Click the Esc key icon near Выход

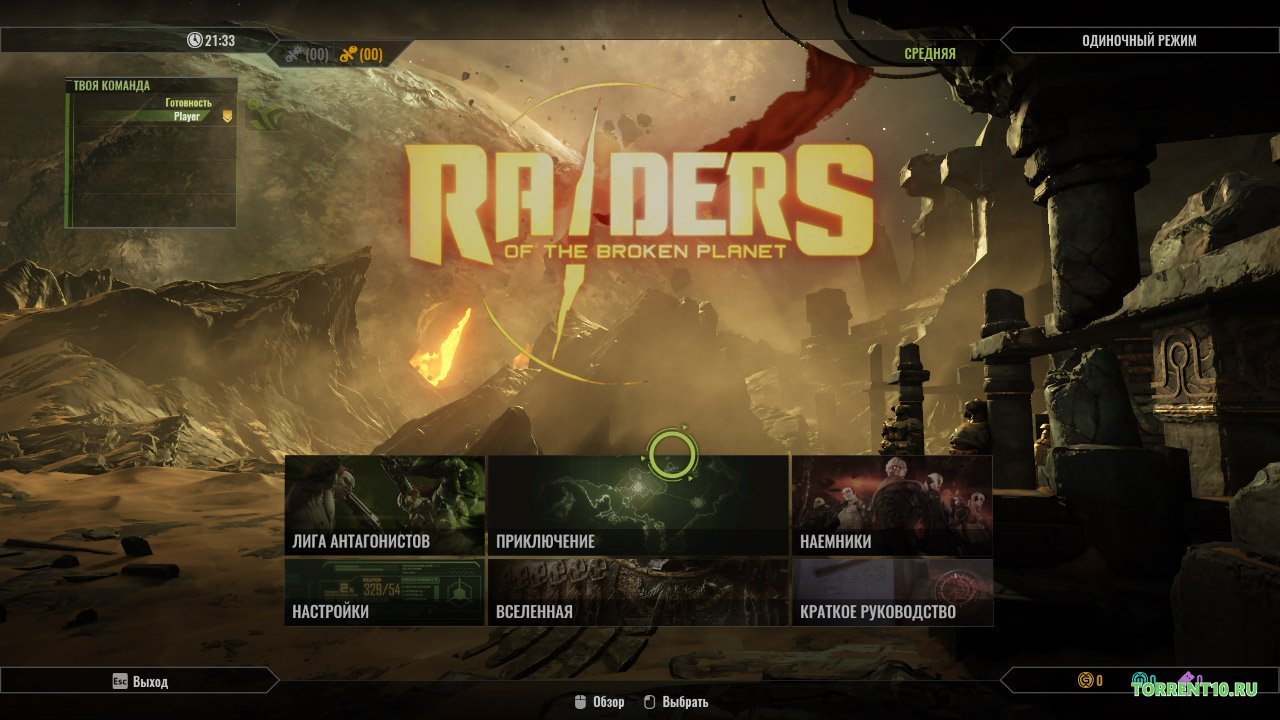coord(120,681)
